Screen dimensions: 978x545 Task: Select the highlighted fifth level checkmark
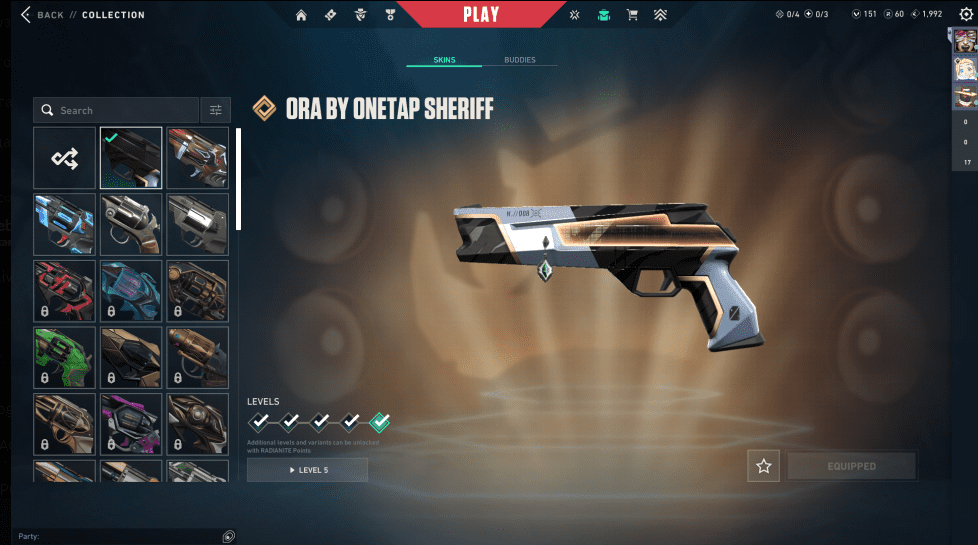(380, 422)
